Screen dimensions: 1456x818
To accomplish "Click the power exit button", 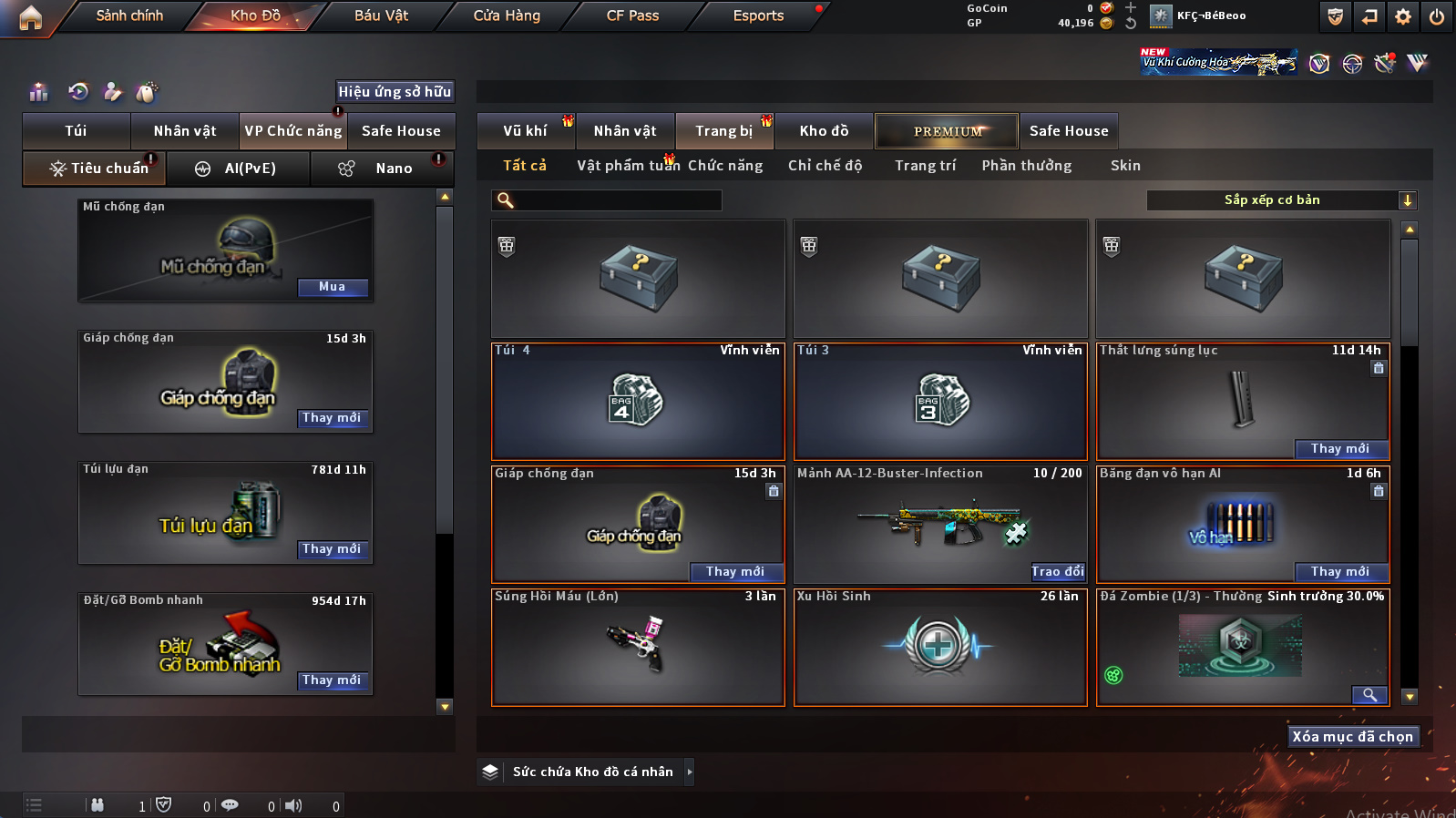I will coord(1437,16).
